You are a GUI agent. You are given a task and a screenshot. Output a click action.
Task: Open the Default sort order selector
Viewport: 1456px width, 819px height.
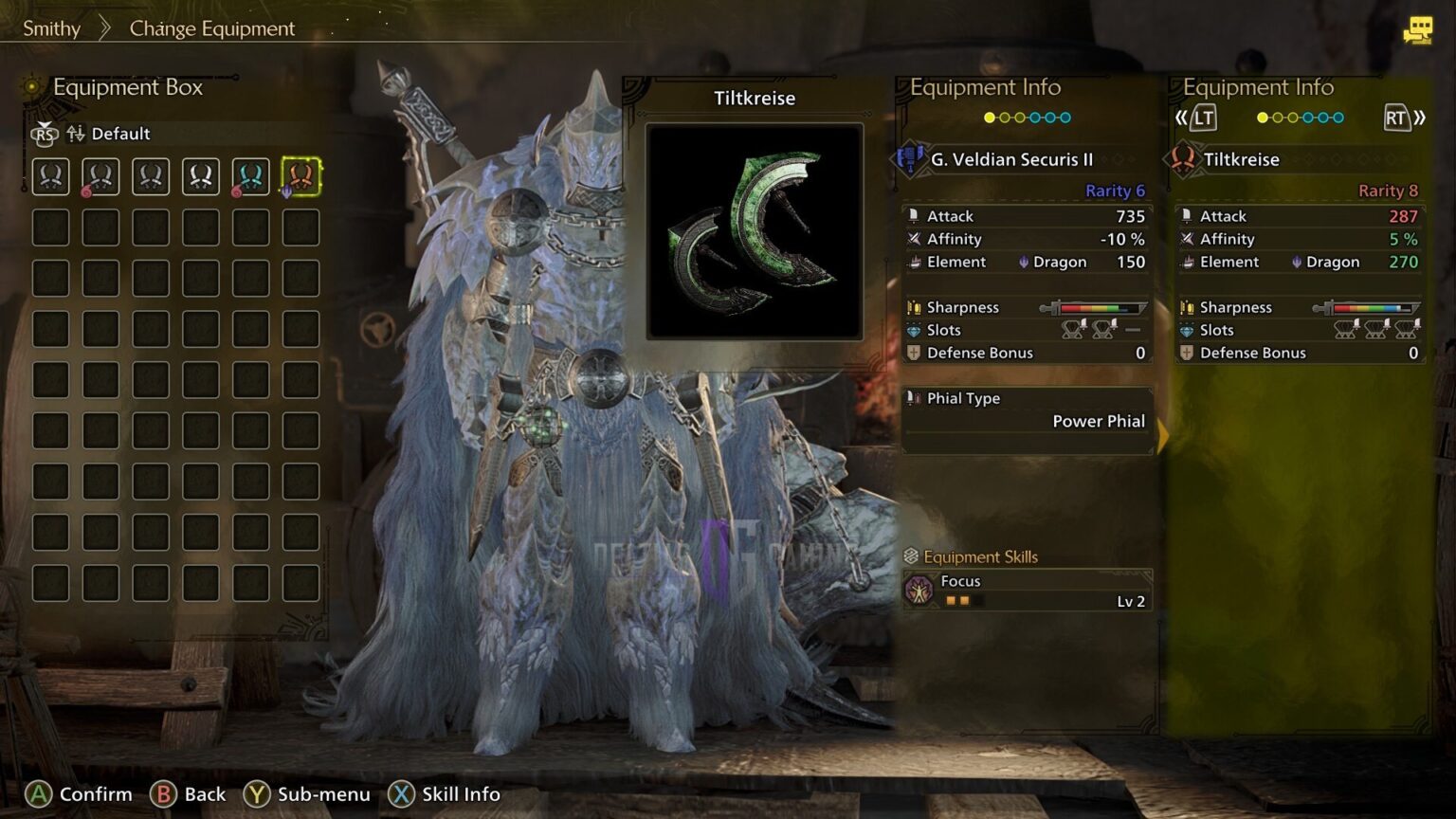pyautogui.click(x=121, y=134)
